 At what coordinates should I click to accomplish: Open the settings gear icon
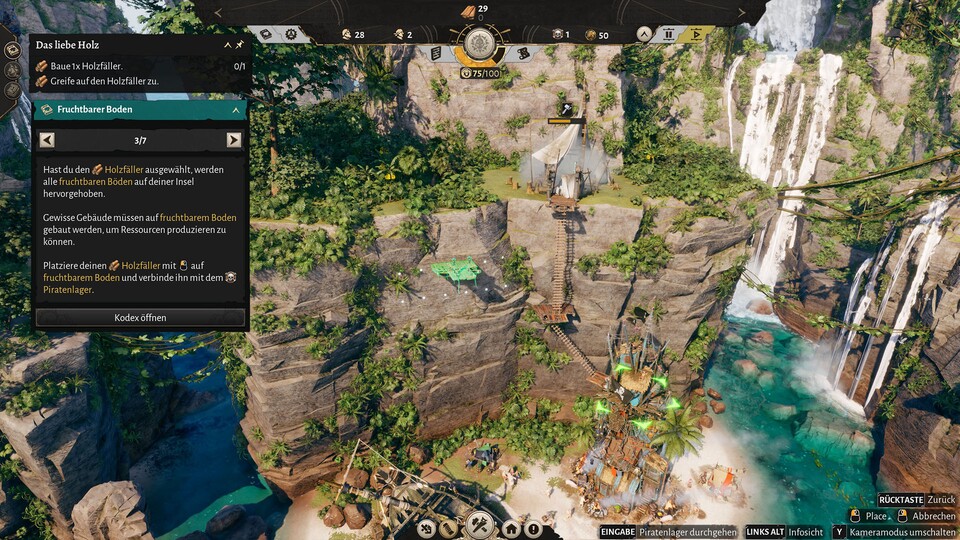[291, 34]
